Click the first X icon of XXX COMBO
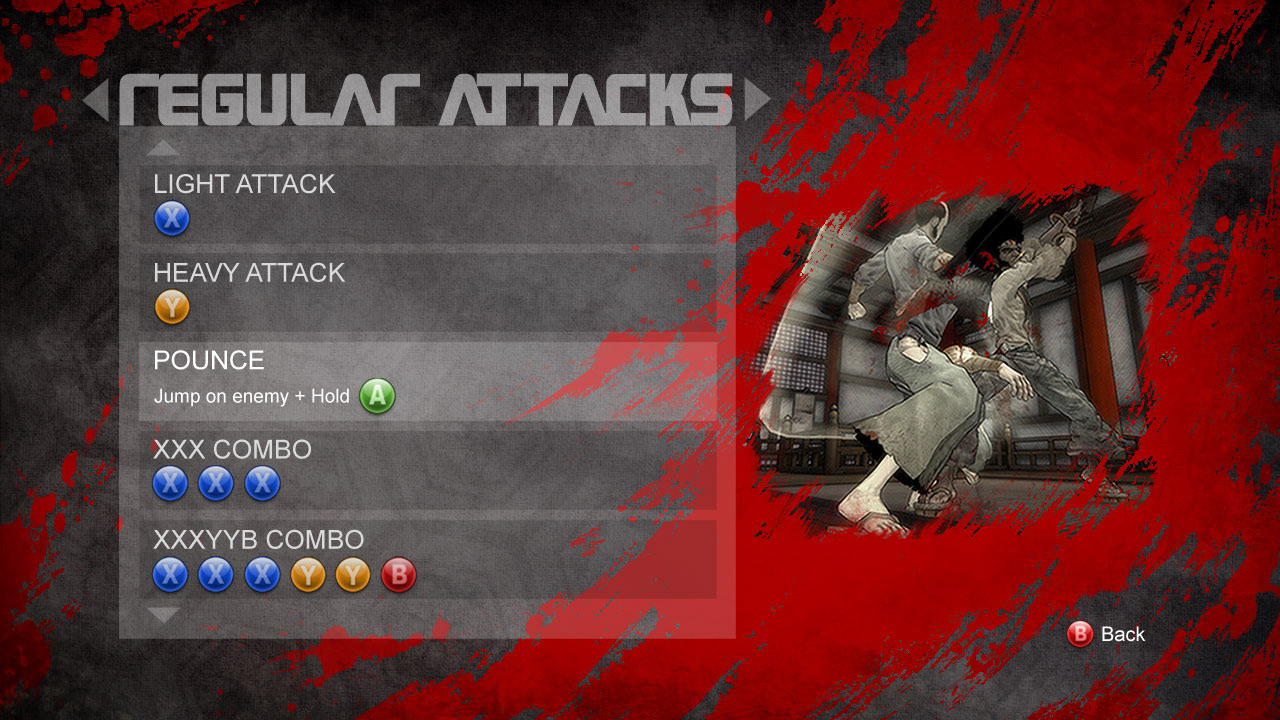The height and width of the screenshot is (720, 1280). [x=171, y=484]
